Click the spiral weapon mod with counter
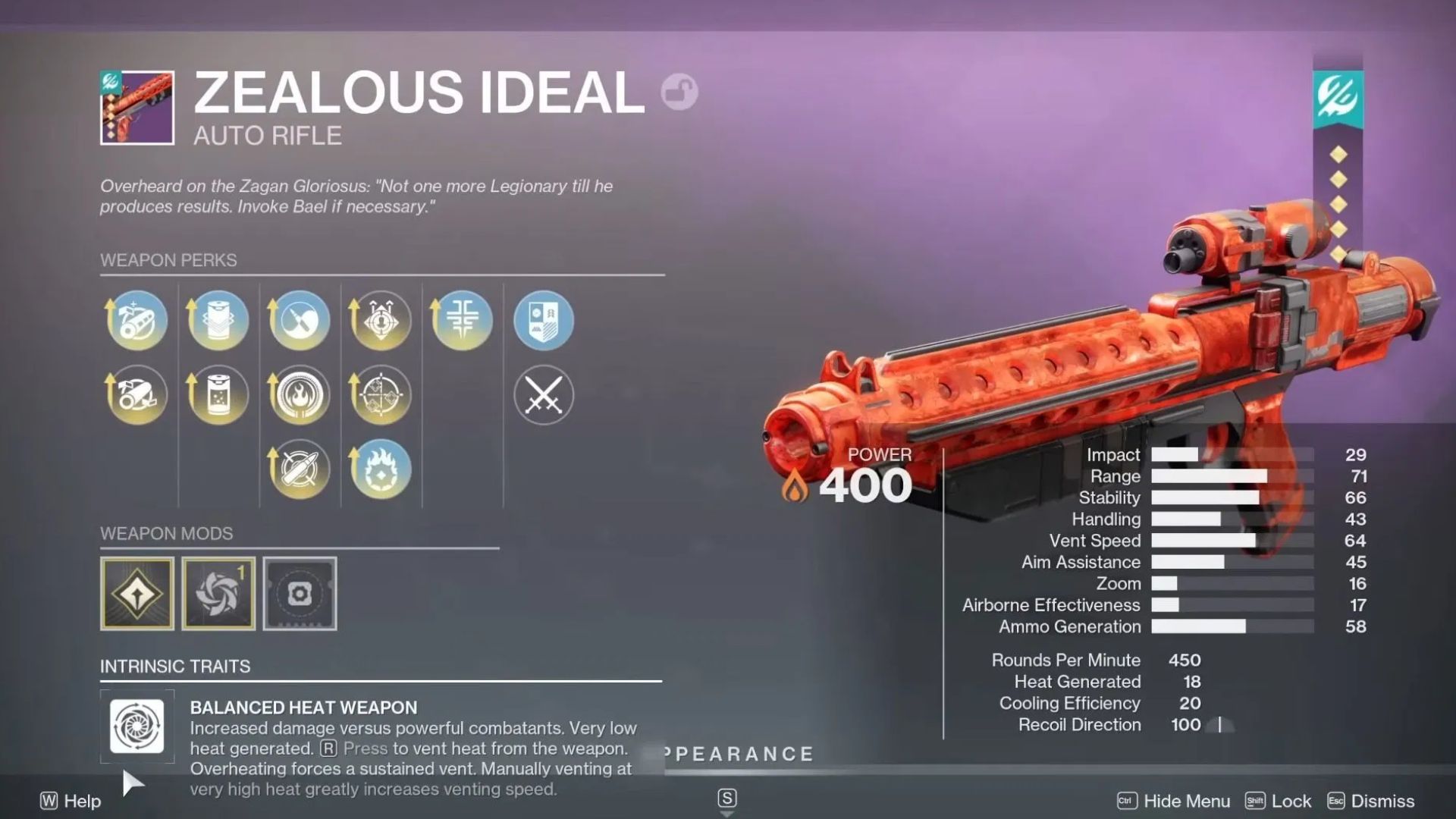1456x819 pixels. pyautogui.click(x=218, y=594)
